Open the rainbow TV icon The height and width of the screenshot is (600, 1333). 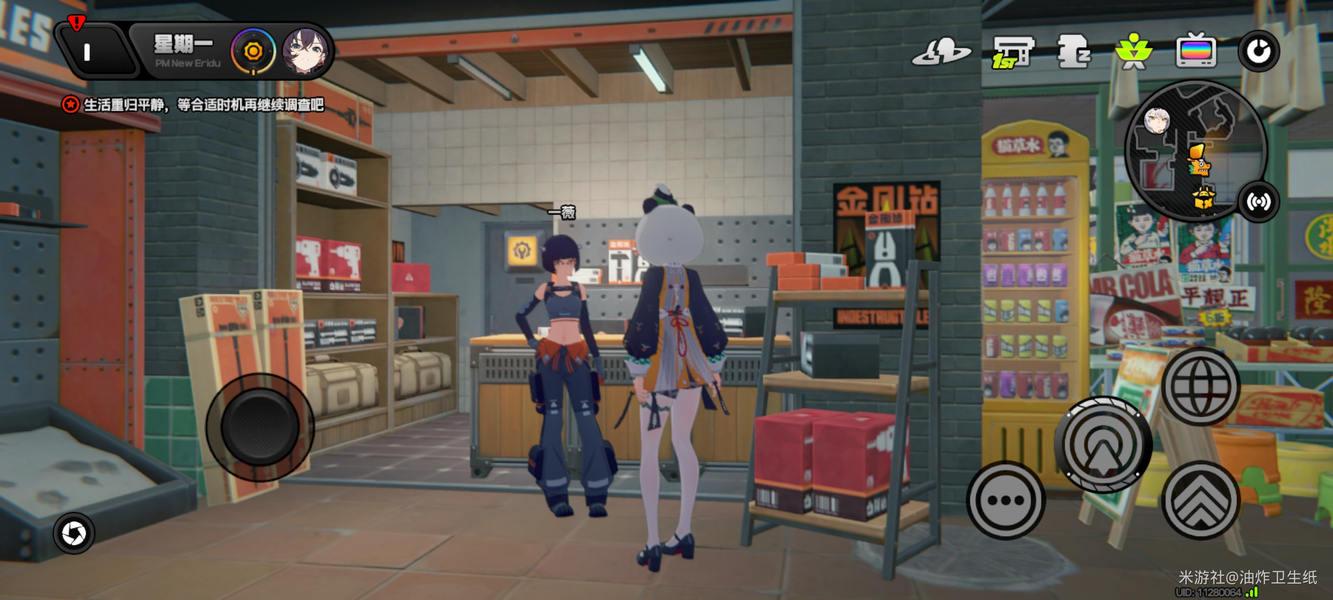[1195, 51]
